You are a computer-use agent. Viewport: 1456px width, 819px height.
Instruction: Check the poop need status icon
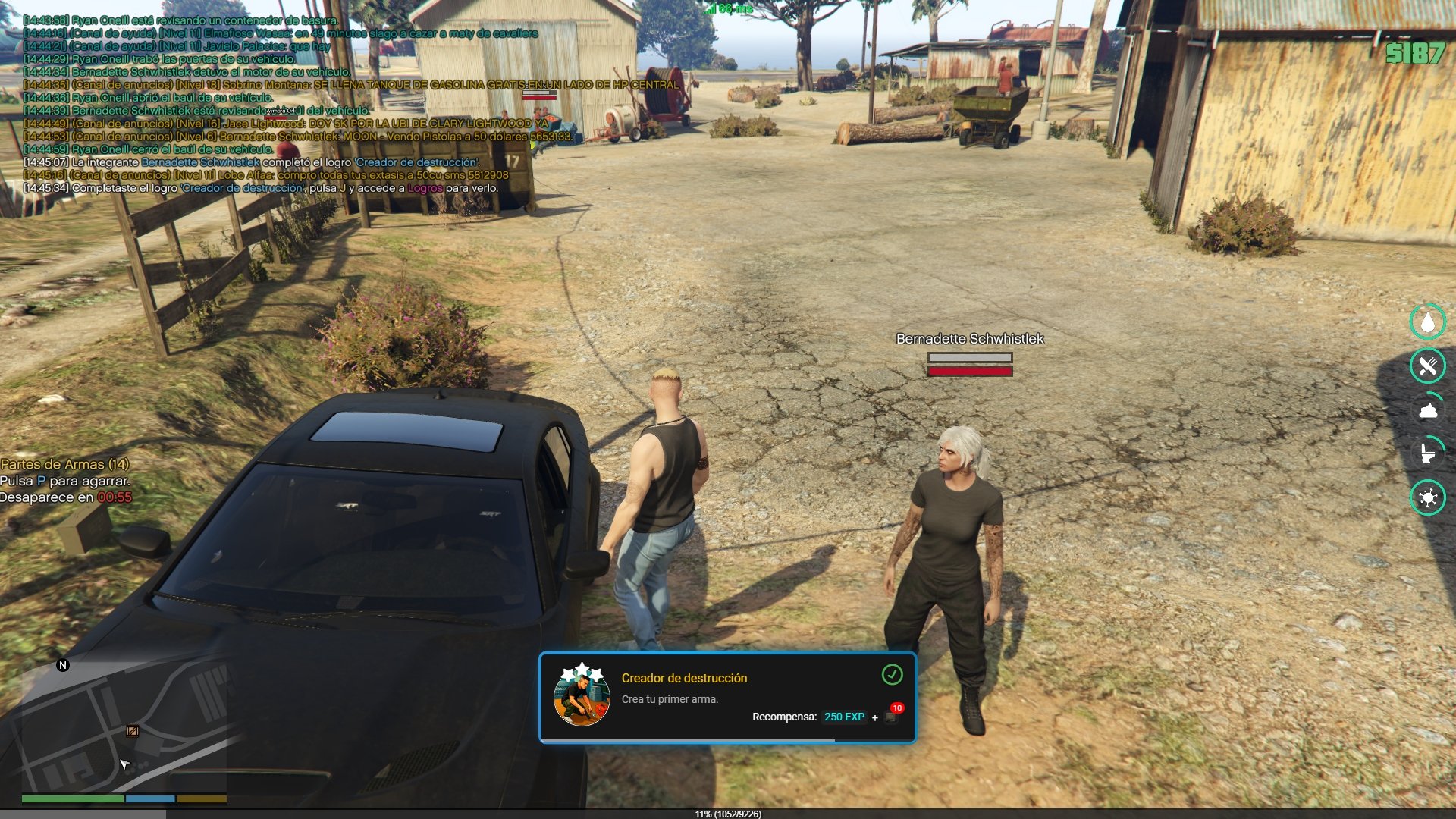click(x=1427, y=410)
